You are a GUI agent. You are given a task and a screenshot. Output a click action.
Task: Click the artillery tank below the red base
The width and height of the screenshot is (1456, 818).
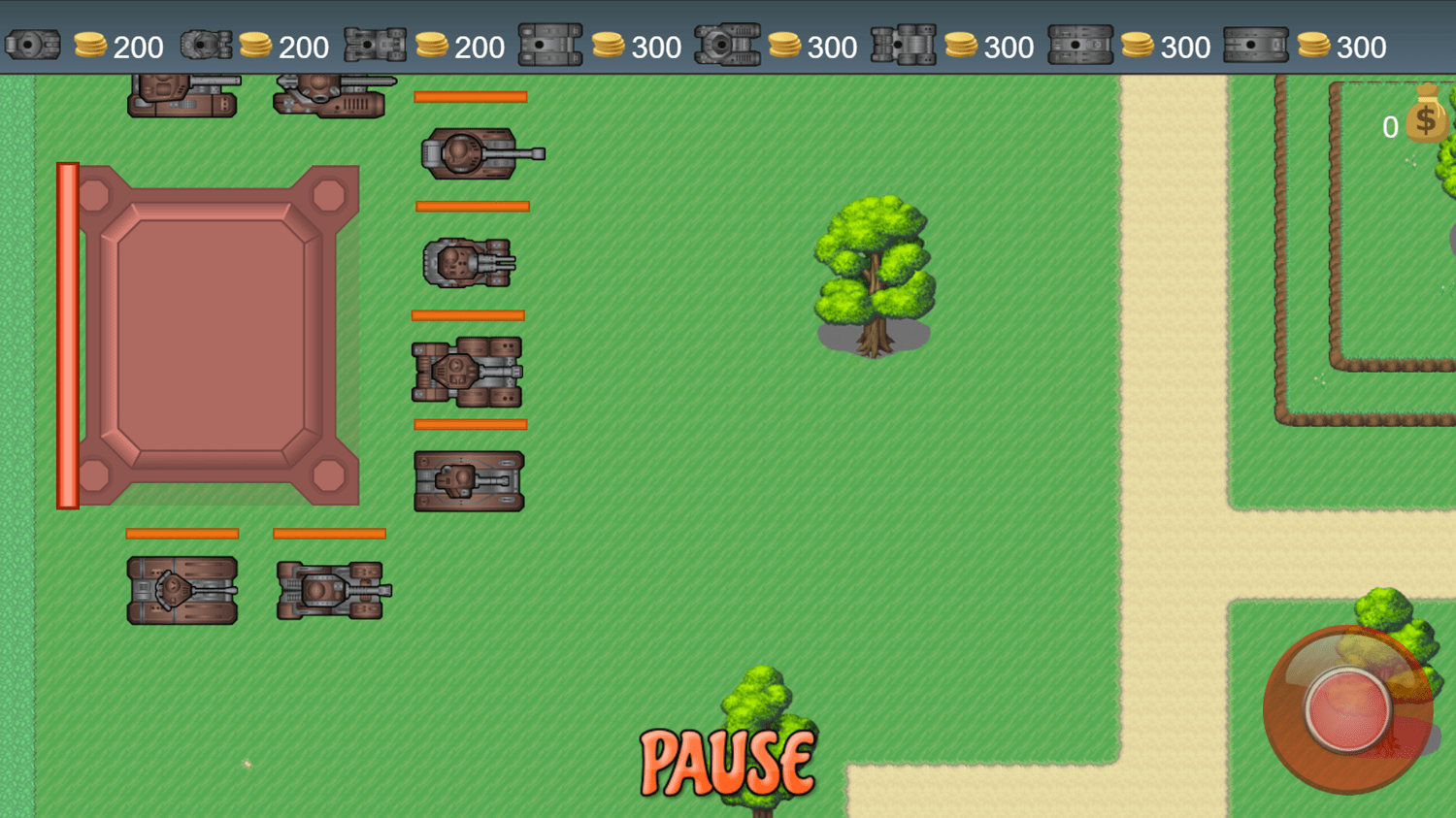pos(468,373)
